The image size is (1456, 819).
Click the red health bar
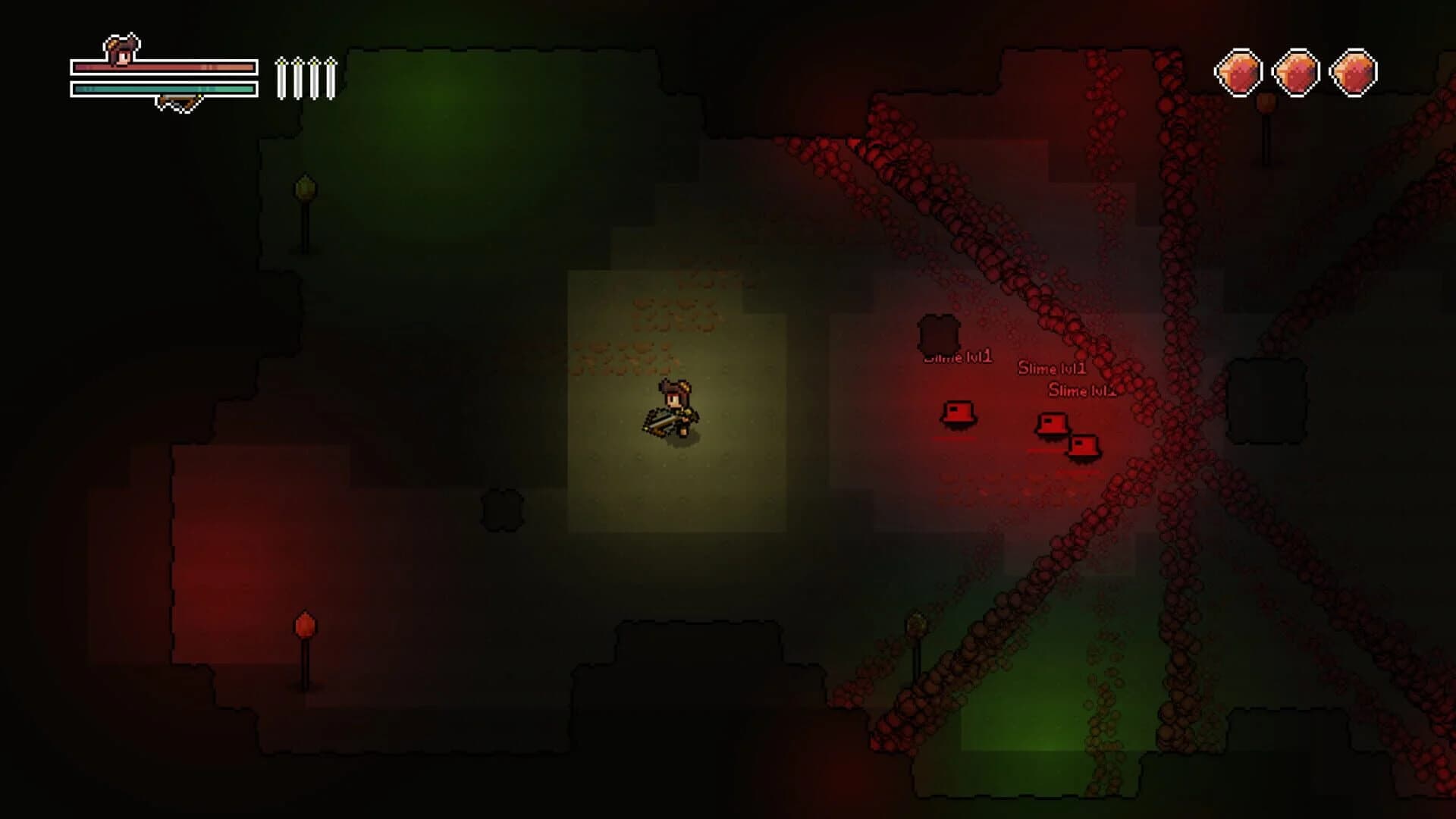point(163,68)
